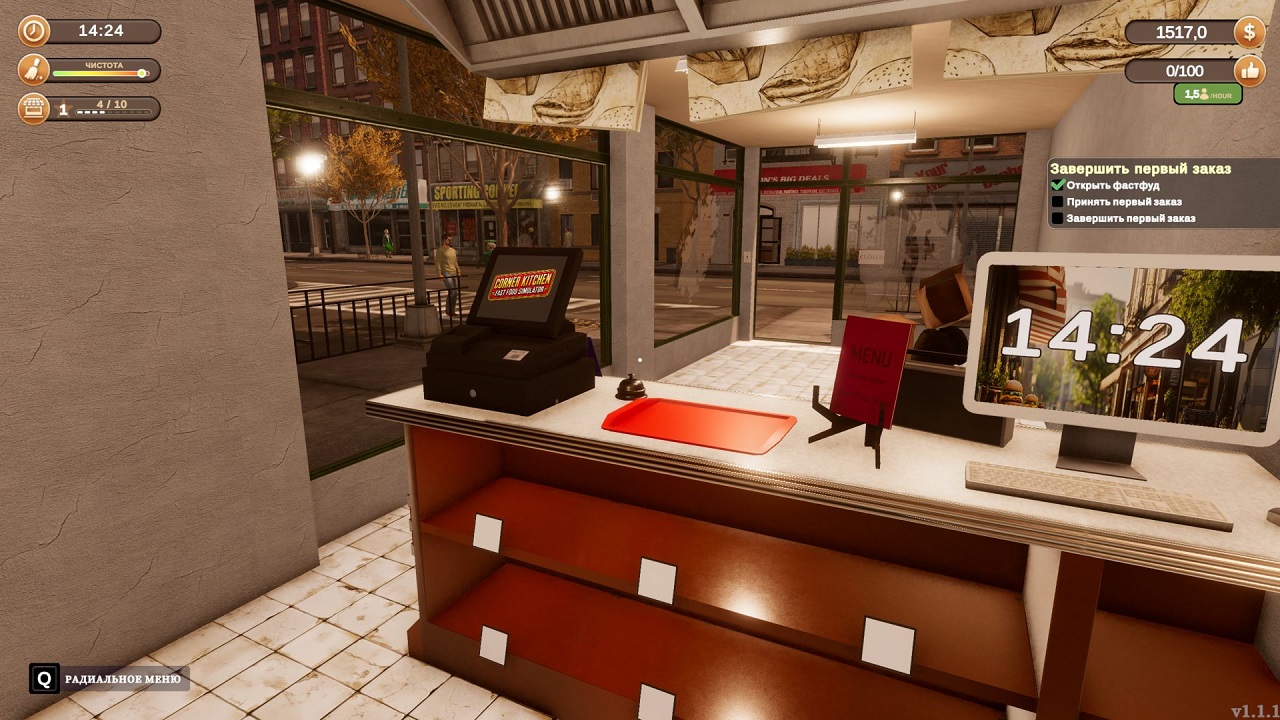Adjust the ЧИСТОТА cleanliness slider handle

(x=140, y=71)
